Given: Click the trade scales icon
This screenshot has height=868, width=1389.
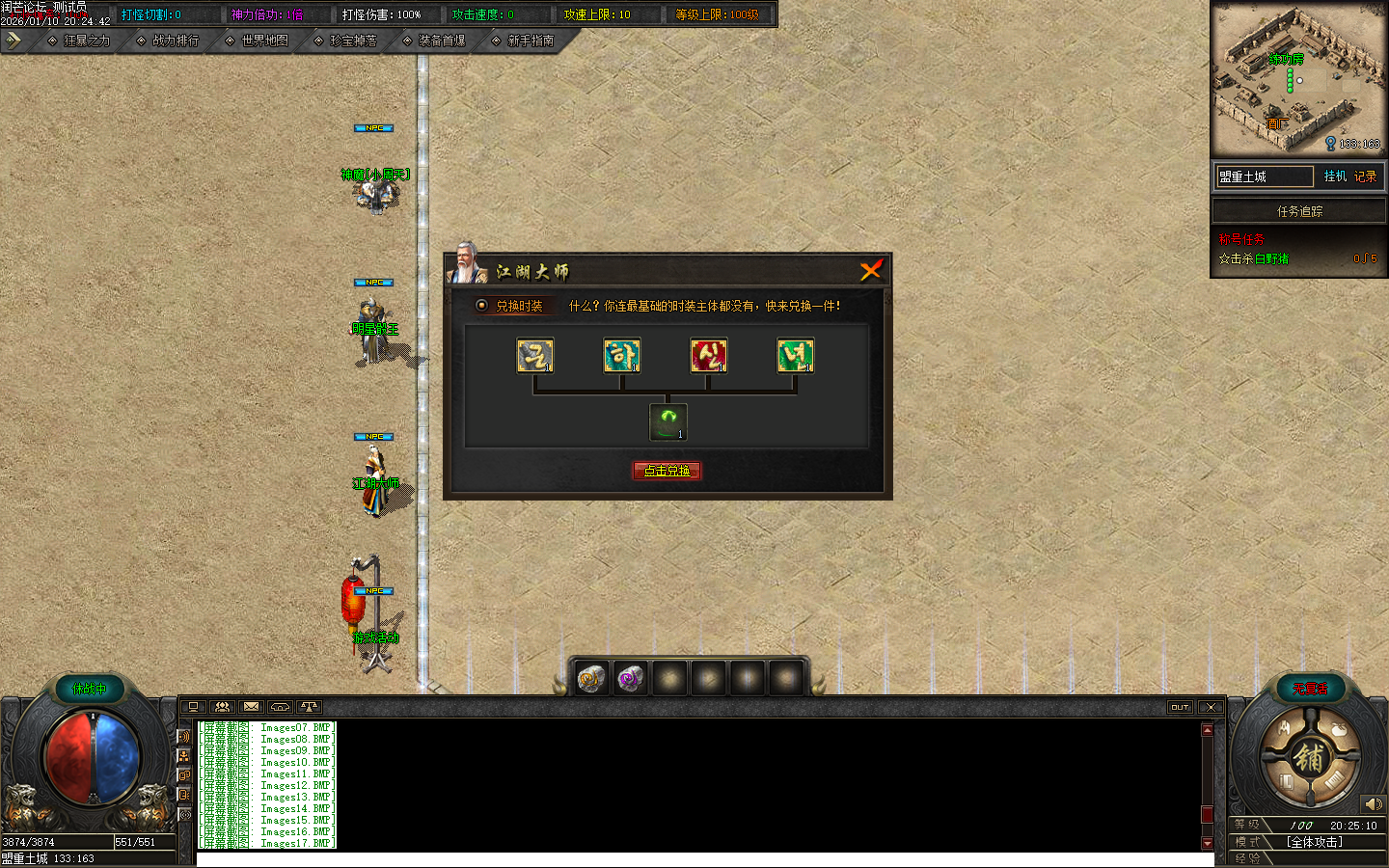Looking at the screenshot, I should [x=309, y=707].
